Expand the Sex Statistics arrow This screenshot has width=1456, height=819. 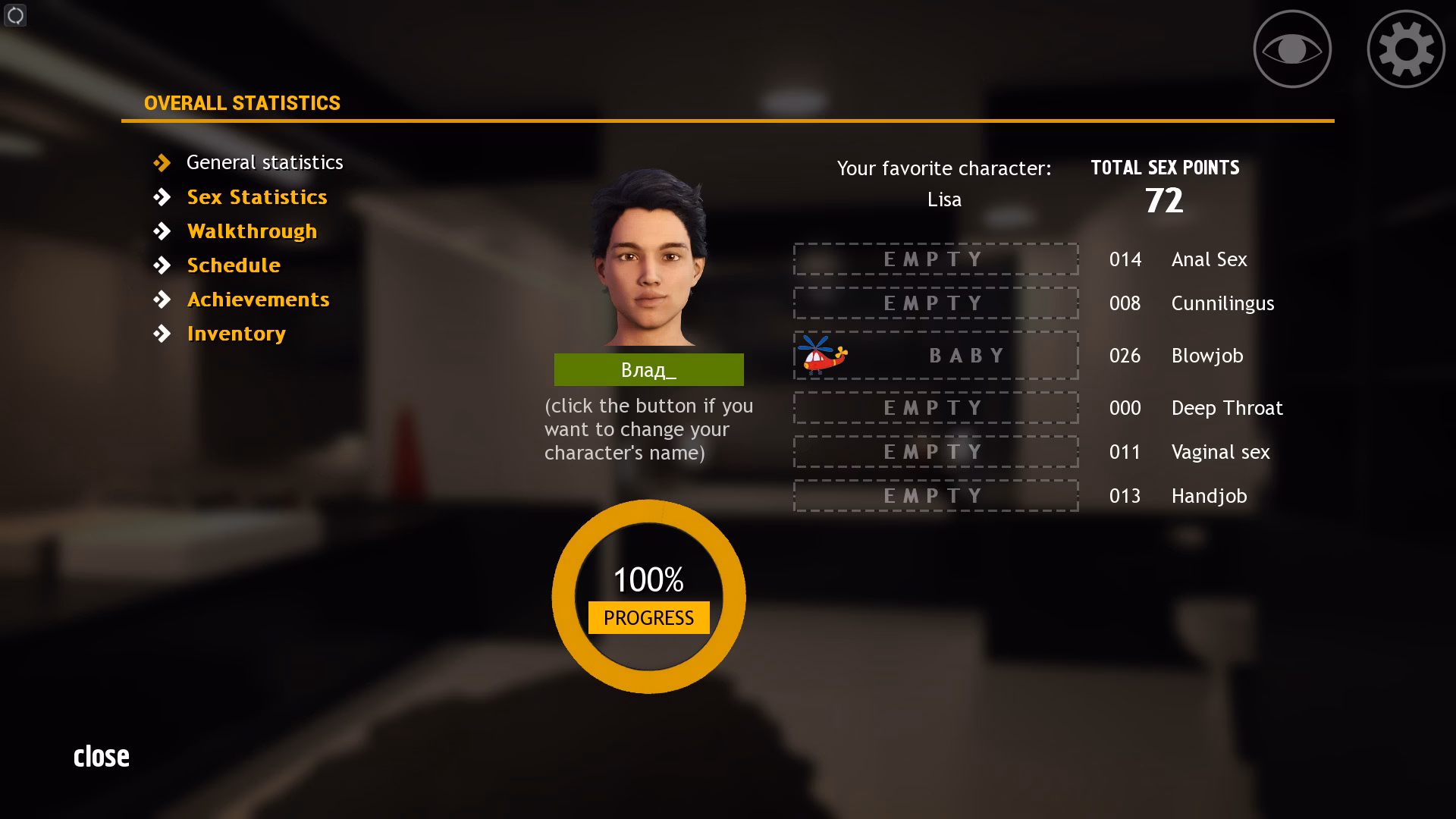pyautogui.click(x=163, y=196)
